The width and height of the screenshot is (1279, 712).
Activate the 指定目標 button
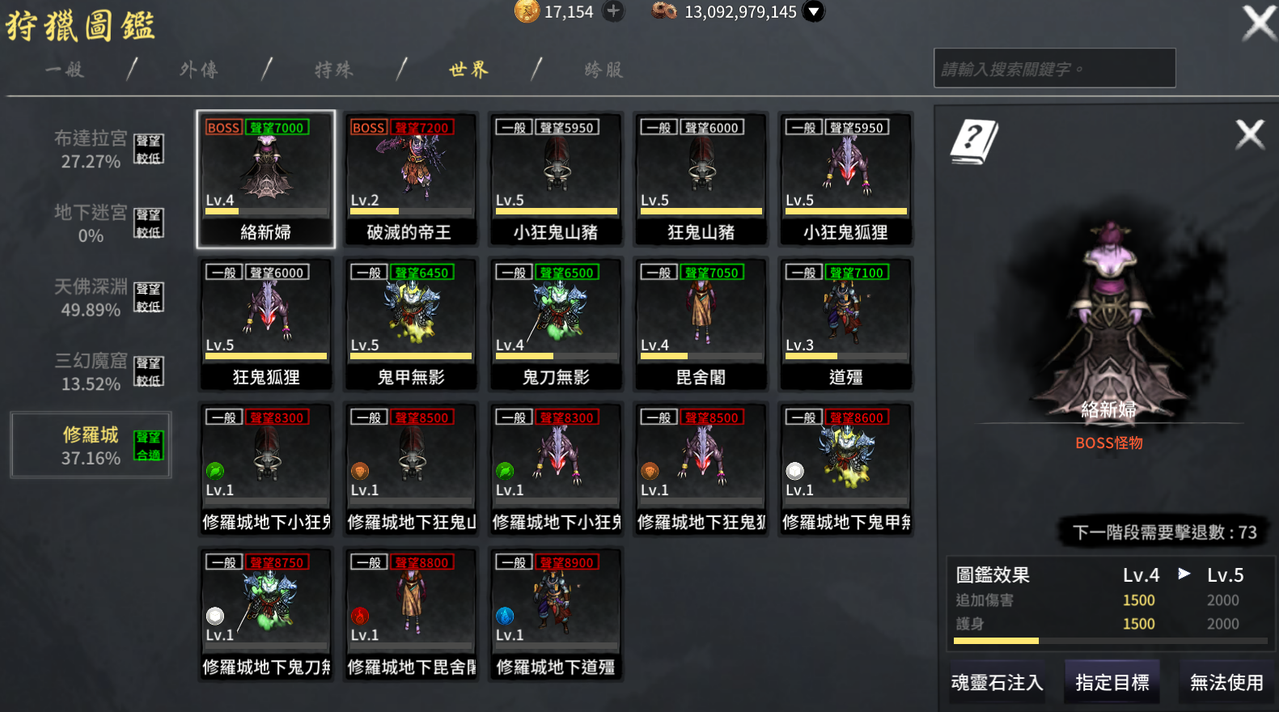pyautogui.click(x=1112, y=683)
